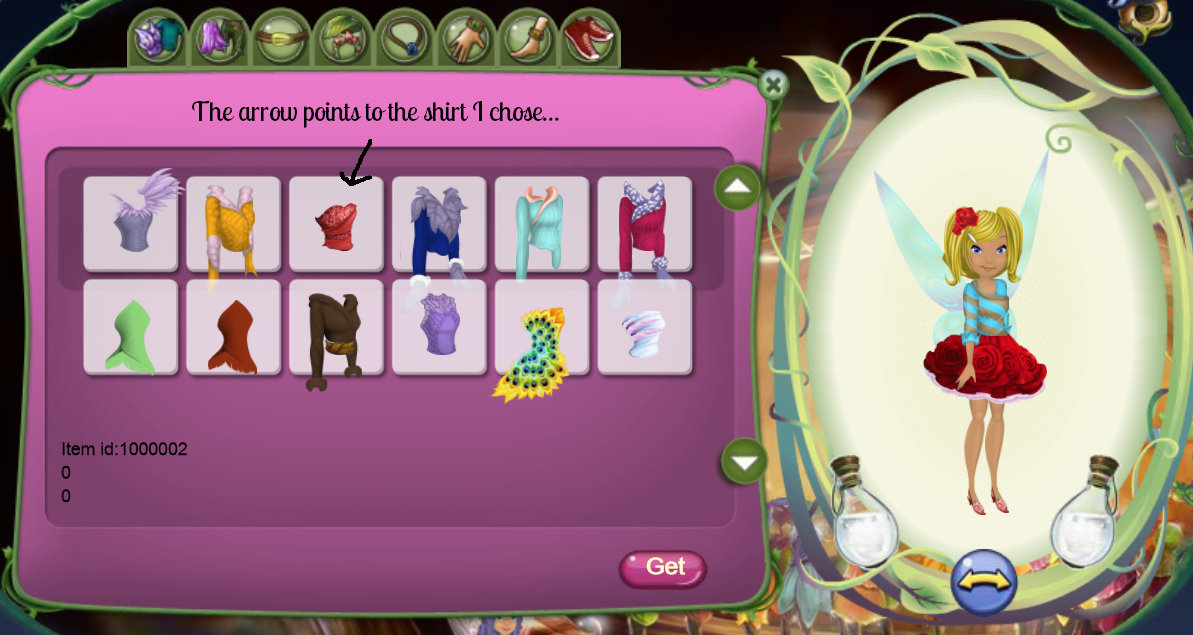Show earlier items with the up arrow
Screen dimensions: 1193x635
(738, 187)
